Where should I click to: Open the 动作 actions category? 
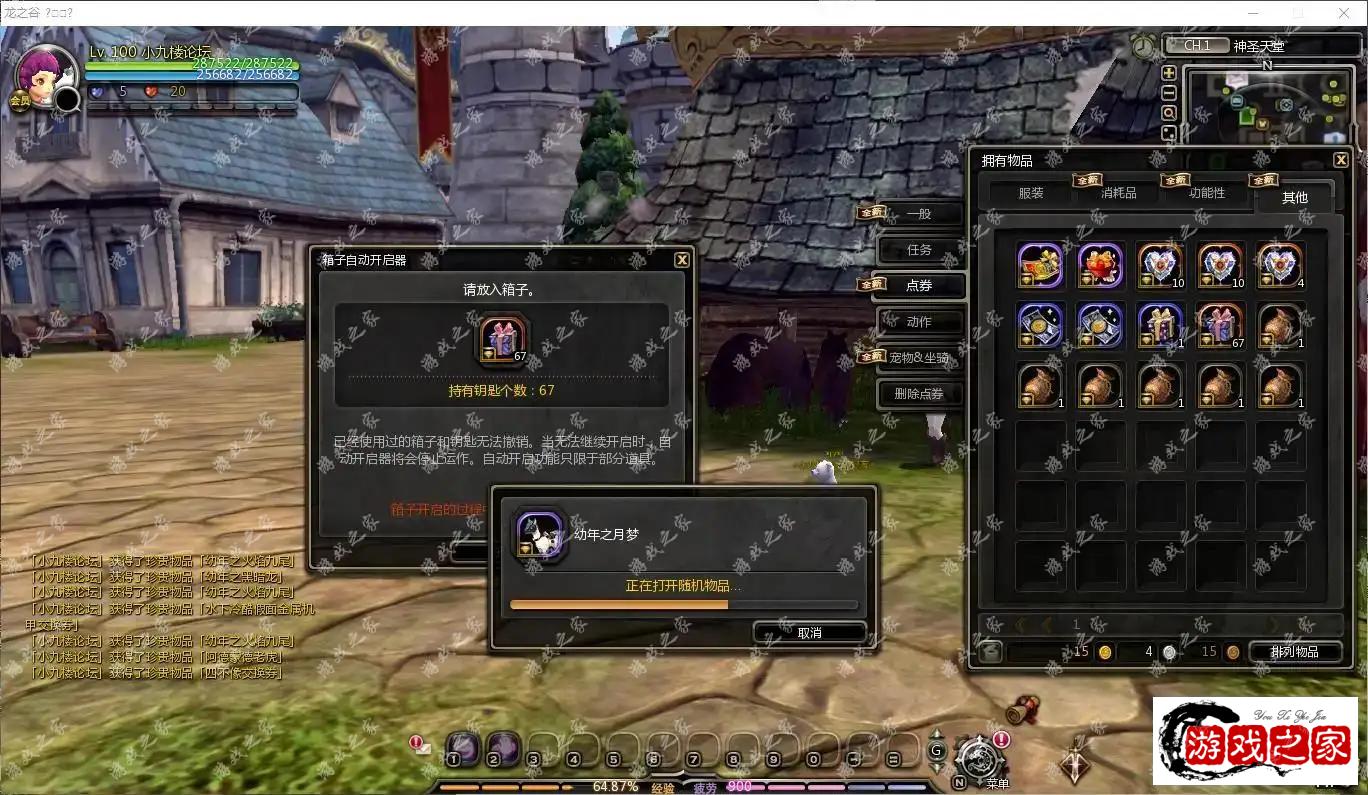(x=919, y=322)
